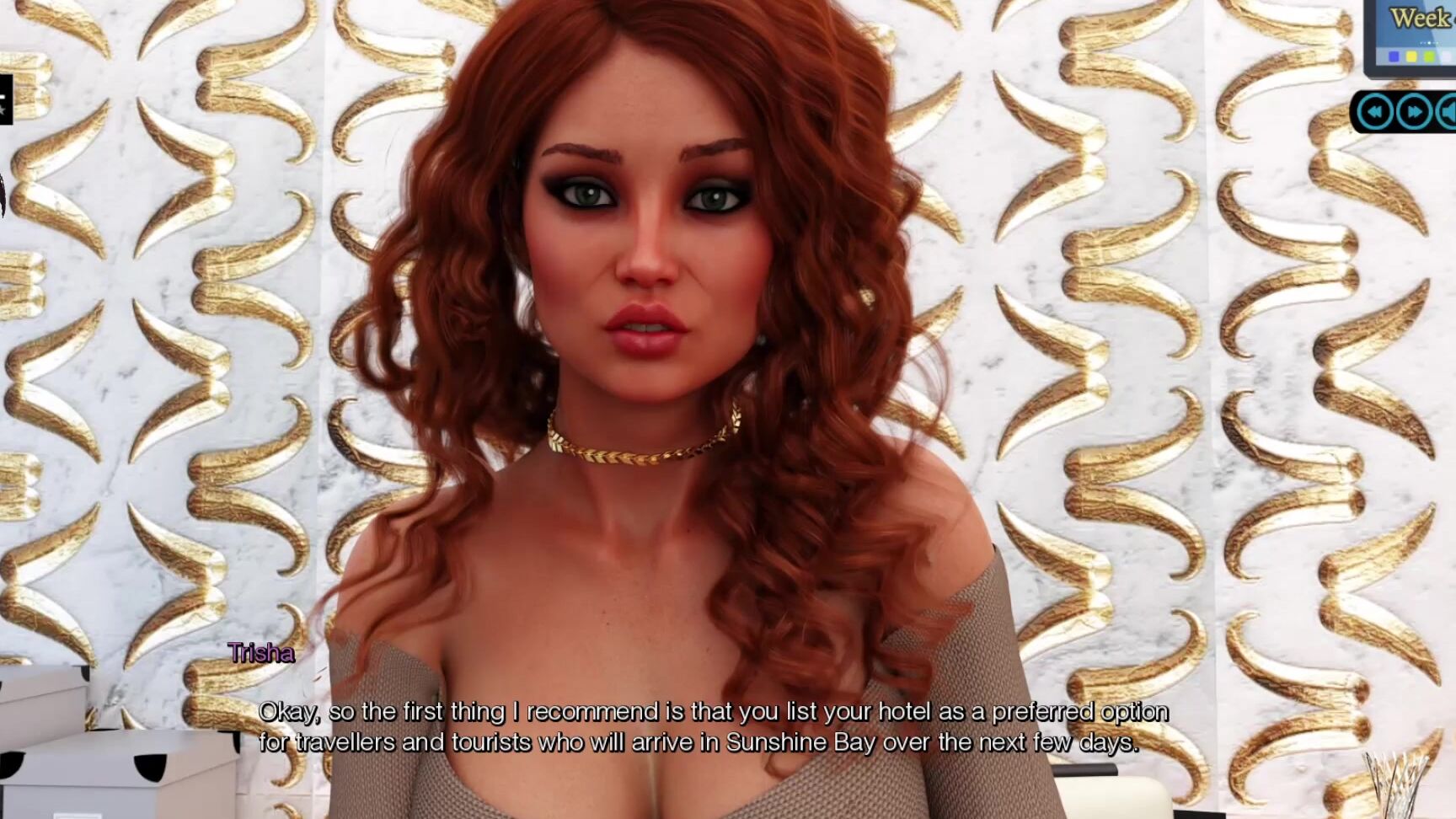The width and height of the screenshot is (1456, 819).
Task: Open the blue app tile on the Week tablet
Action: coord(1394,56)
